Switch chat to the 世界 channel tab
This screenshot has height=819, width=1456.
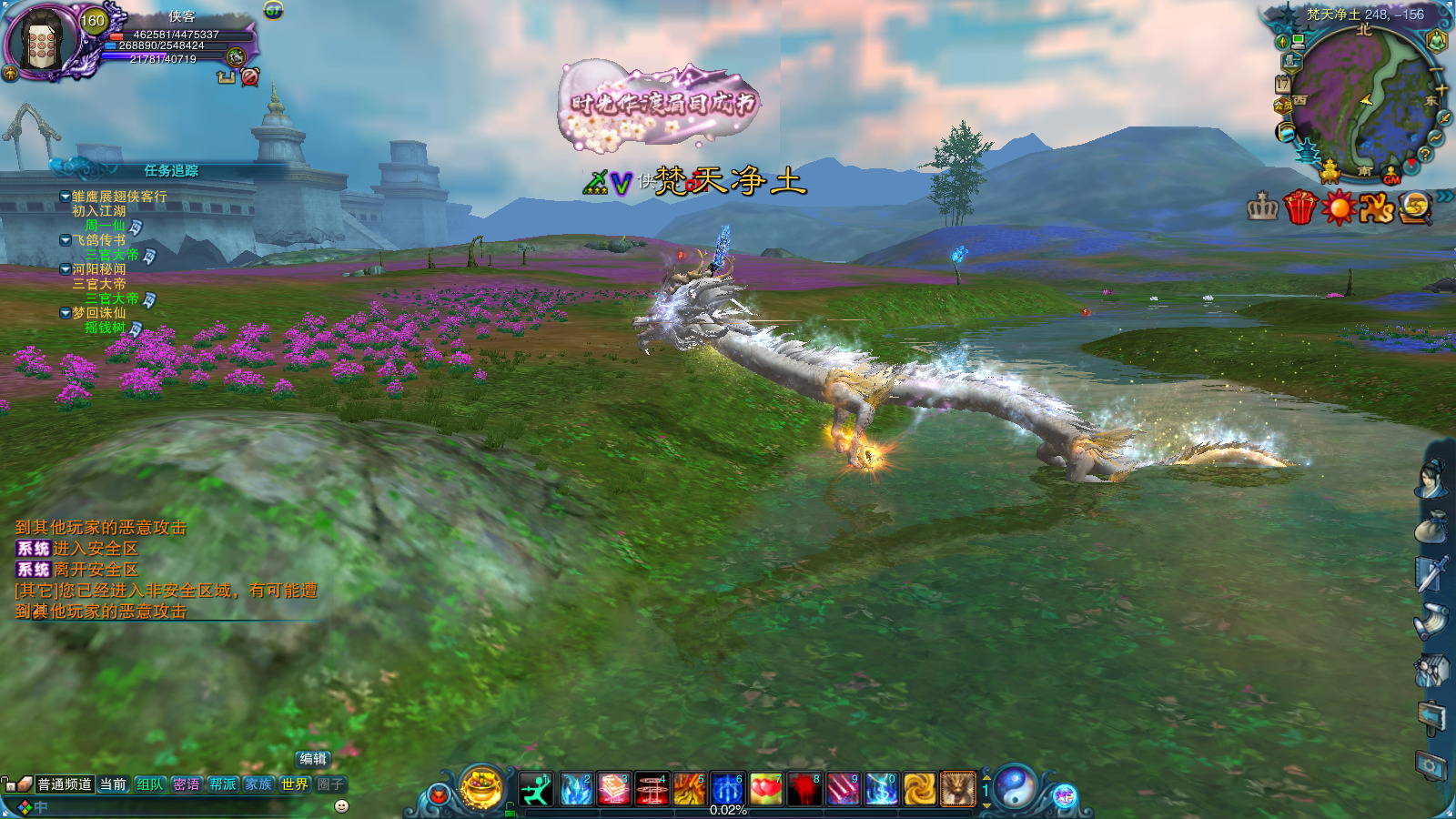coord(295,784)
